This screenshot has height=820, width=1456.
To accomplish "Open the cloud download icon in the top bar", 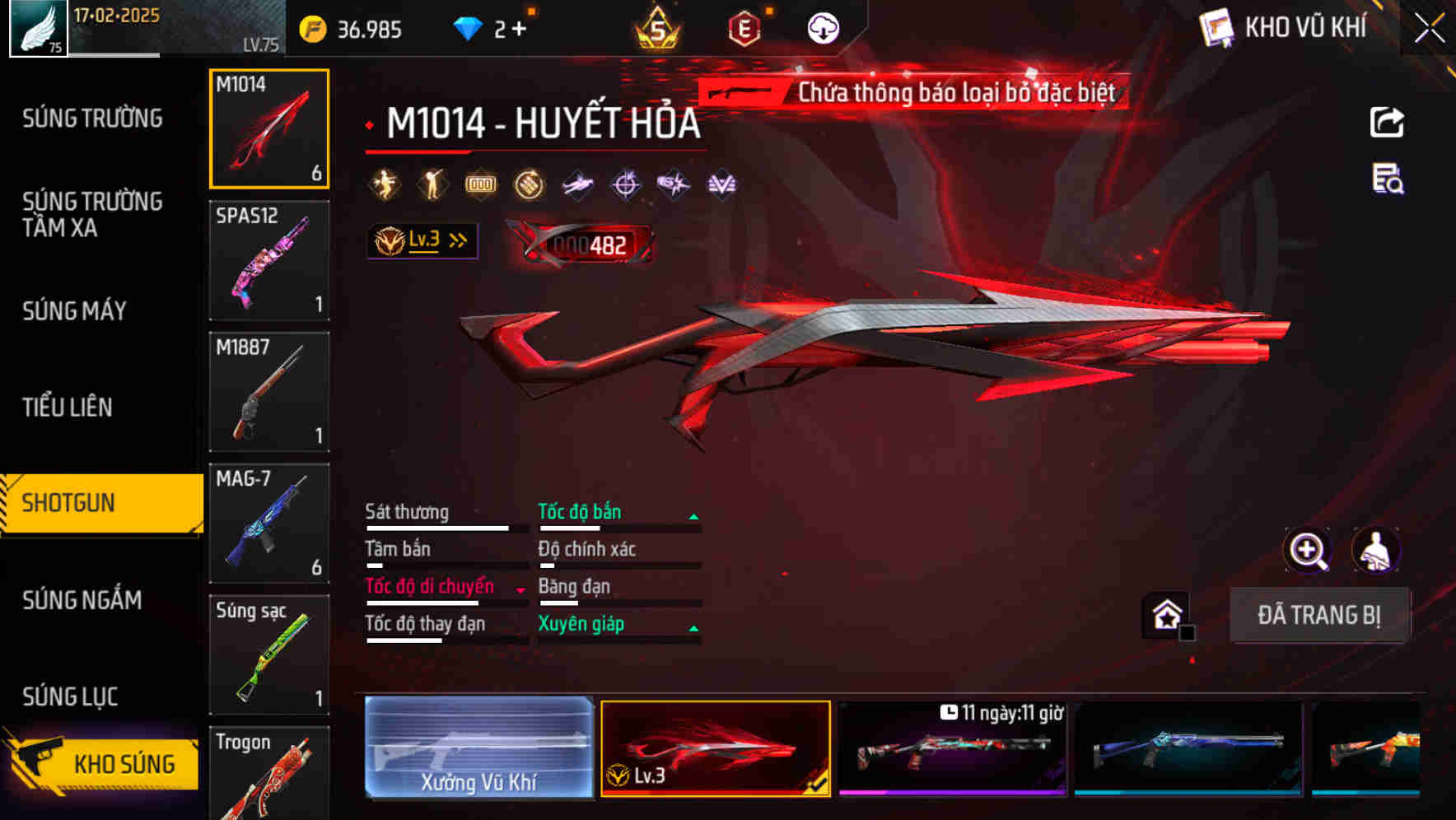I will pos(822,26).
